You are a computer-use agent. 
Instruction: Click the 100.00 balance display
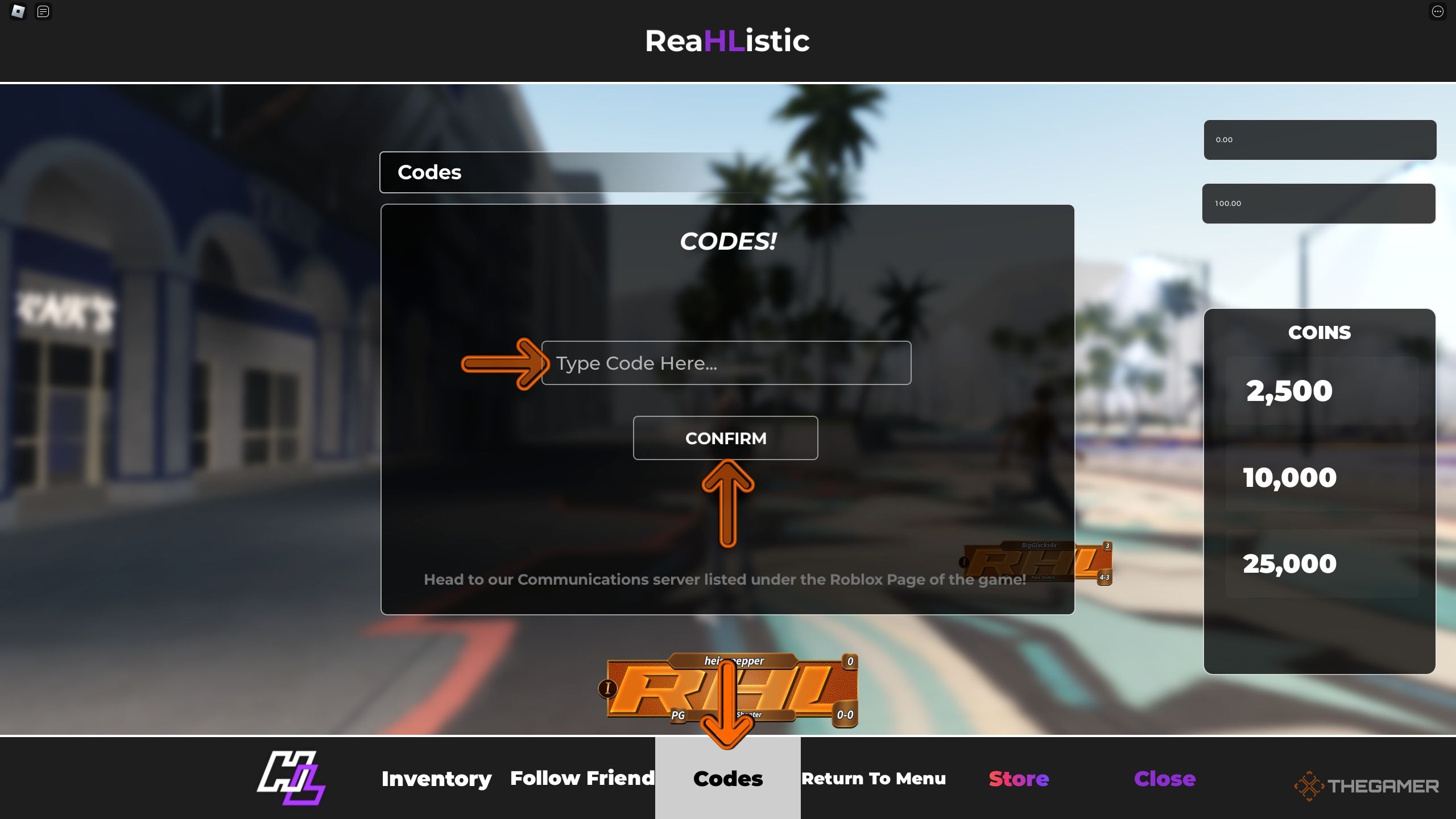[x=1319, y=203]
